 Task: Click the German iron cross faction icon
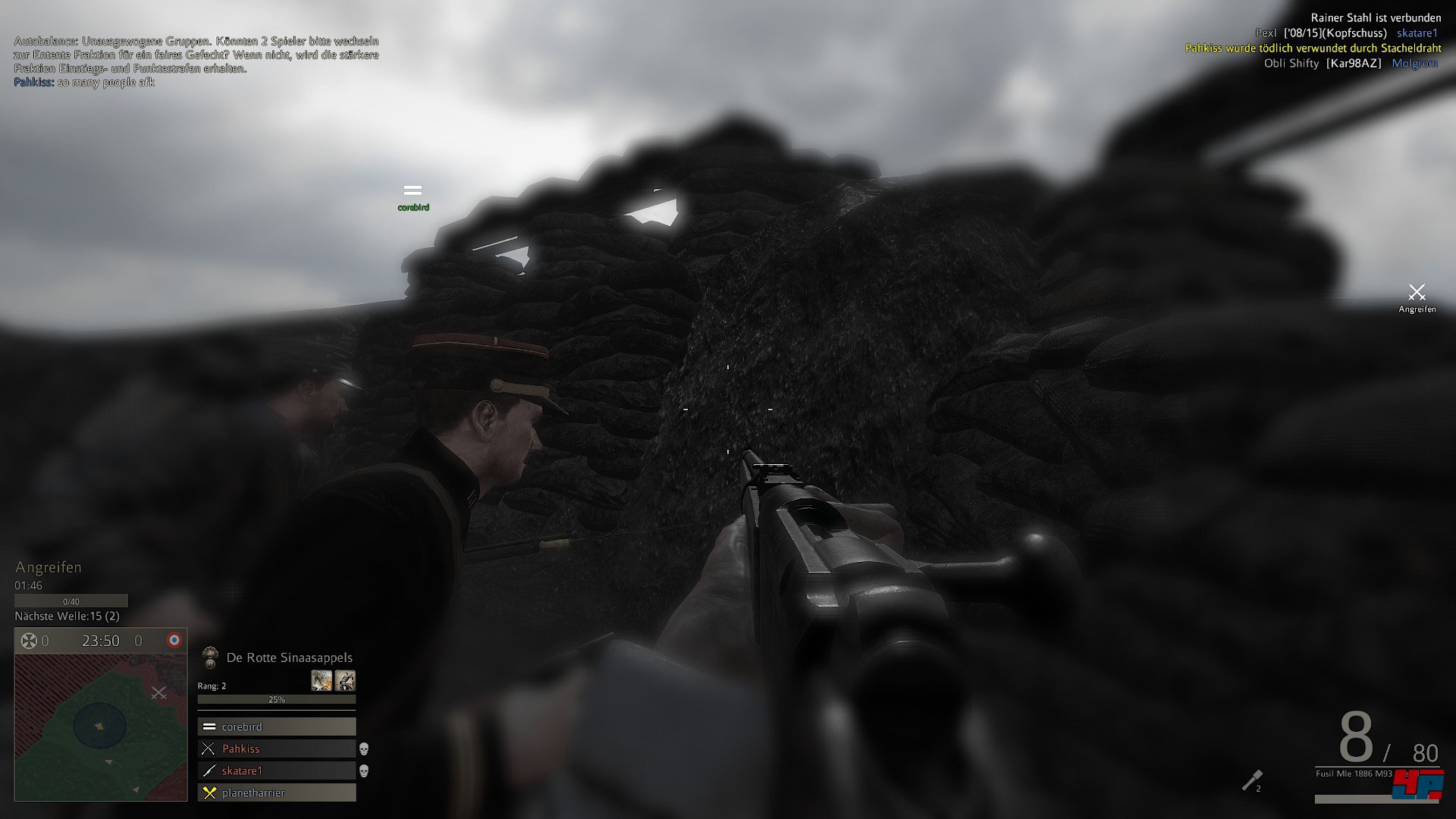29,641
